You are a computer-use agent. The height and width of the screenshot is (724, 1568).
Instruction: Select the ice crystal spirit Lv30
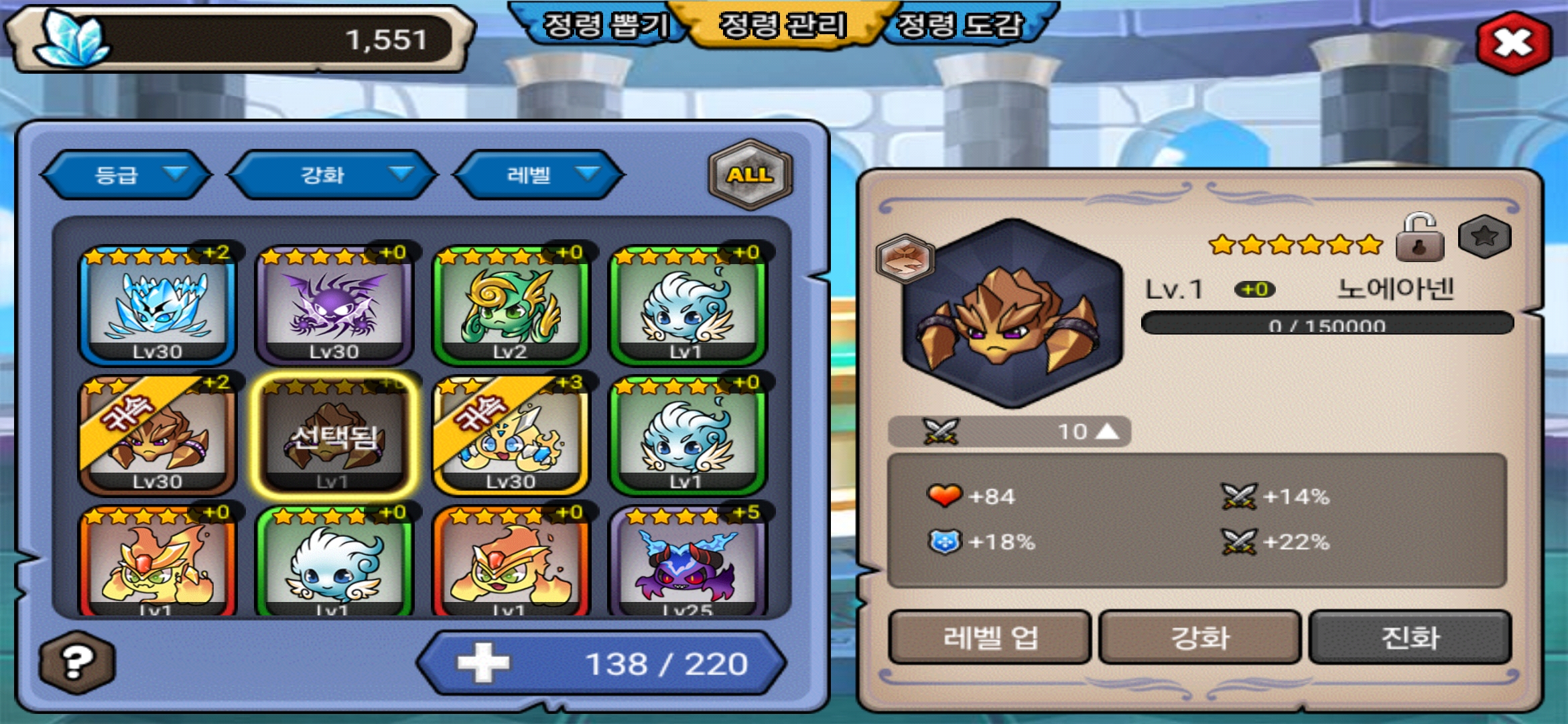pos(157,306)
